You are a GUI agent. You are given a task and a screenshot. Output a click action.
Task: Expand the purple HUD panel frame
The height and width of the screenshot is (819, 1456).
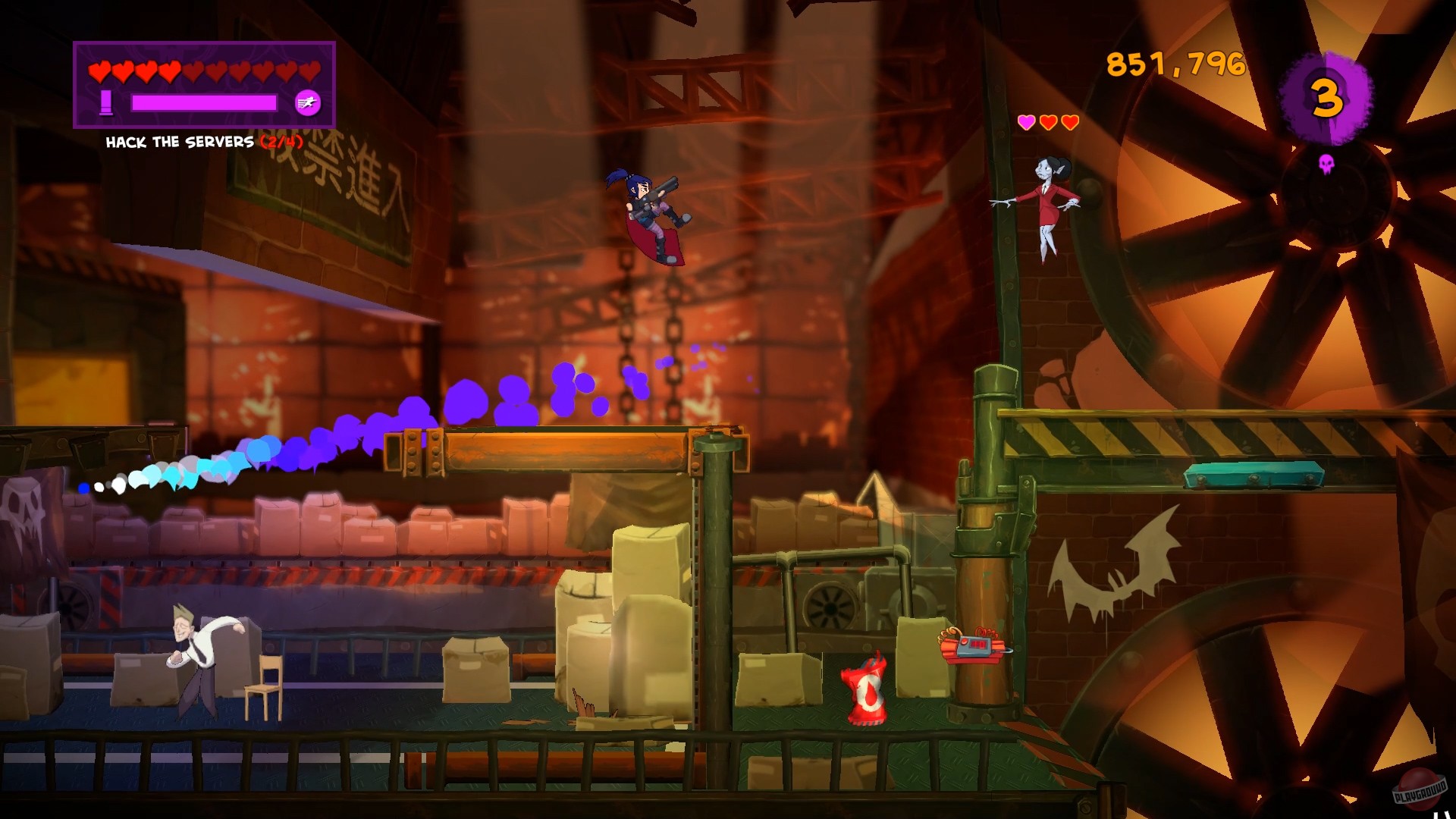[205, 83]
